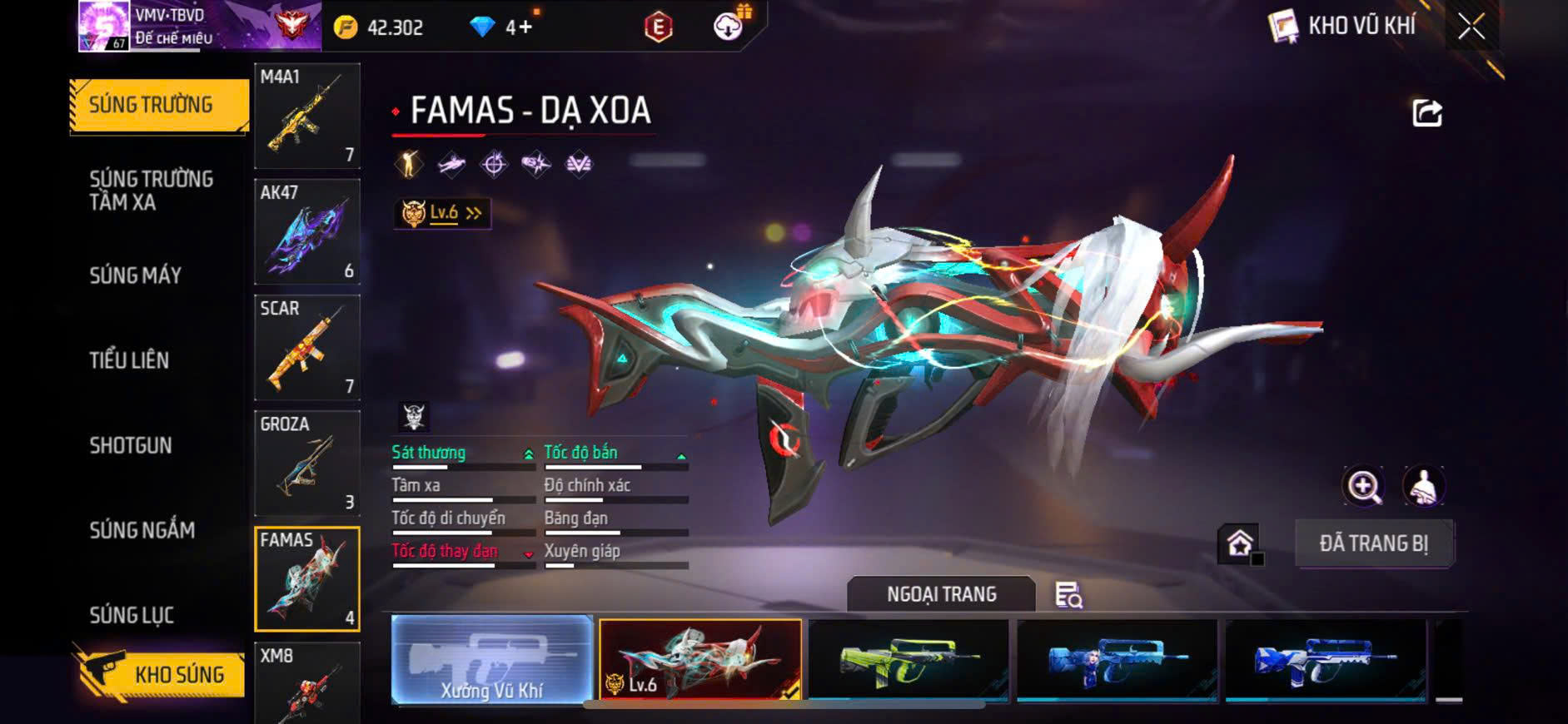This screenshot has width=1568, height=724.
Task: Zoom in with the magnifier icon
Action: point(1363,487)
